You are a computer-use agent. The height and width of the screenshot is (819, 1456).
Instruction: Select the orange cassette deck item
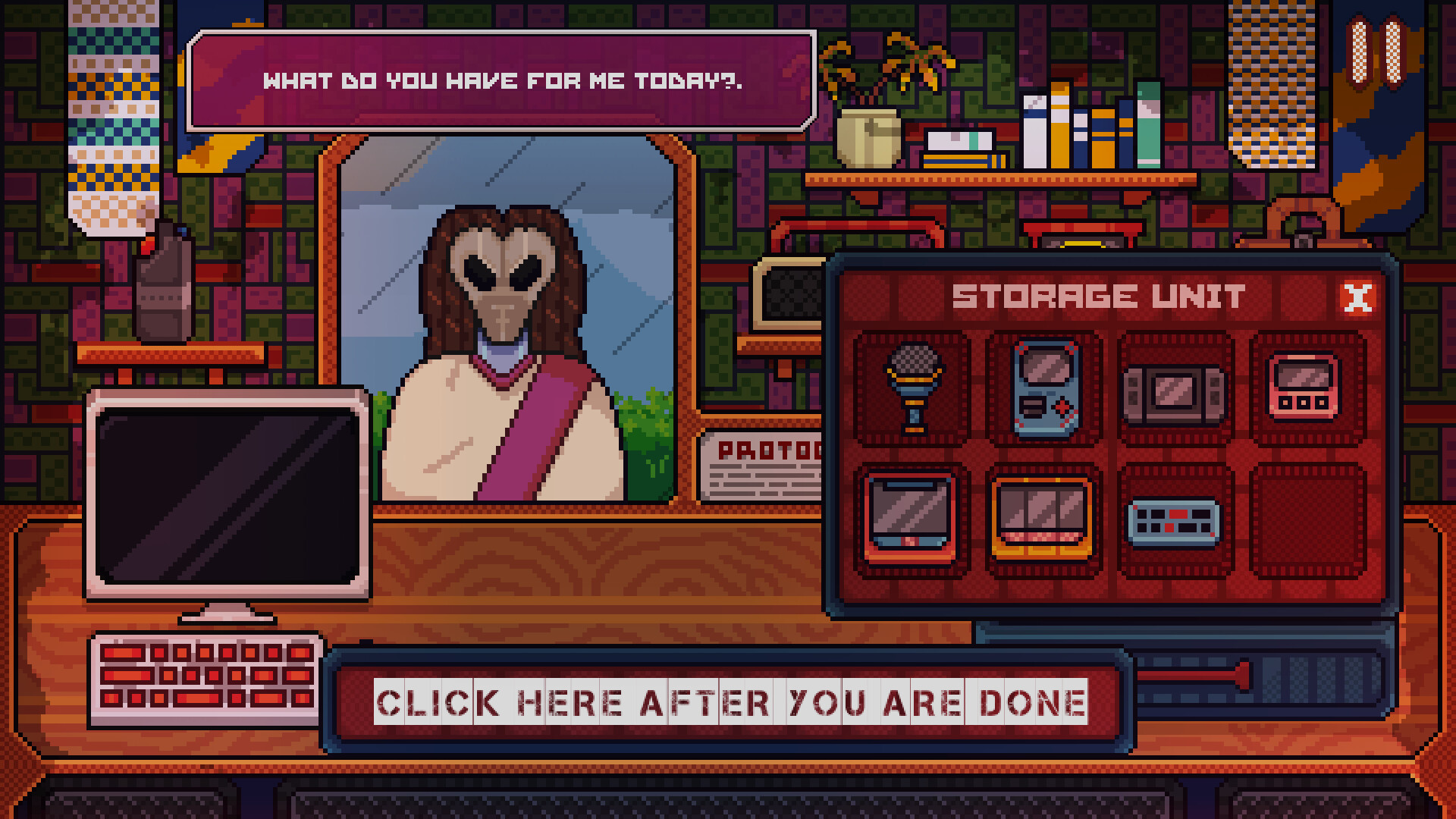coord(1043,519)
